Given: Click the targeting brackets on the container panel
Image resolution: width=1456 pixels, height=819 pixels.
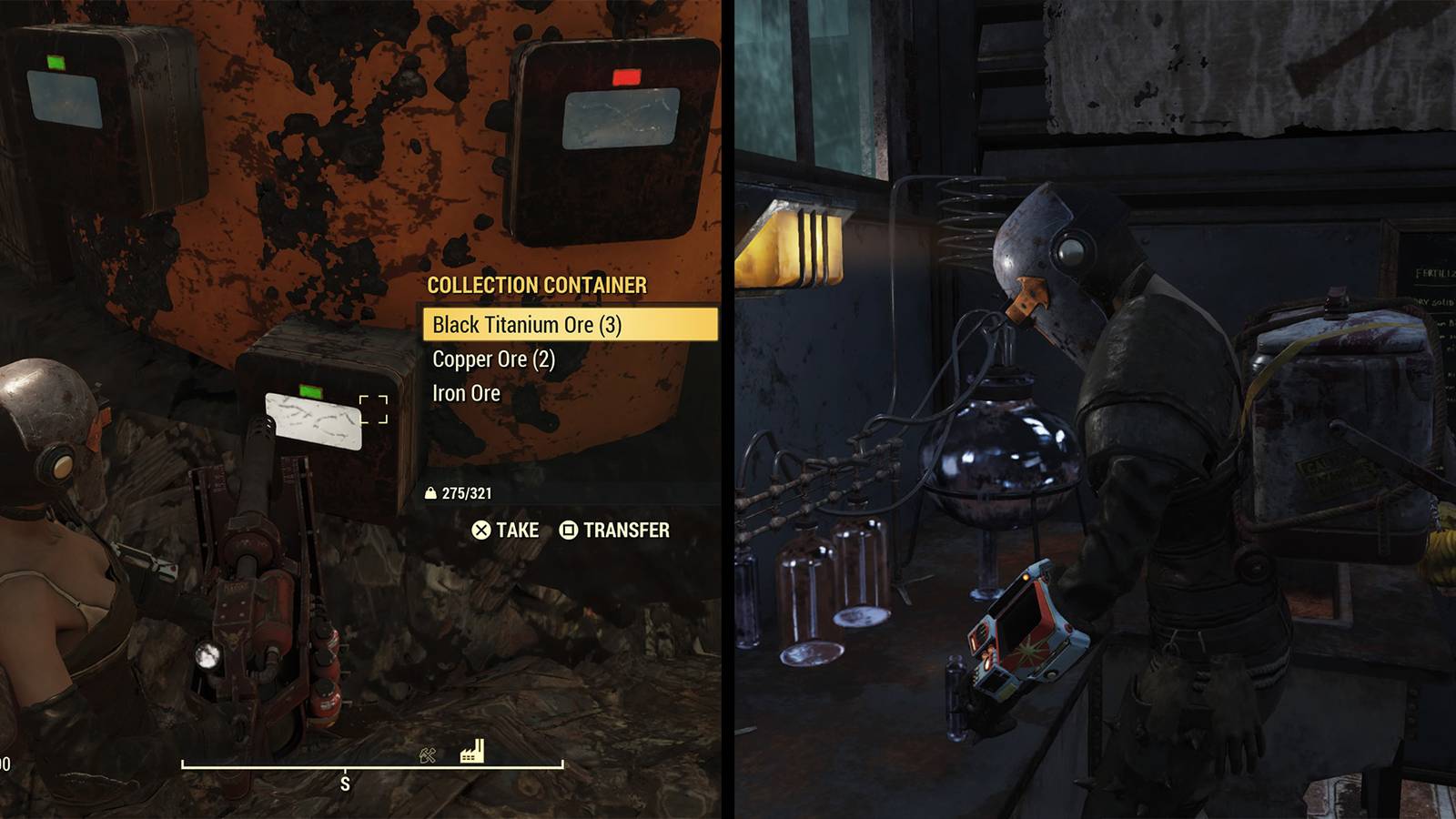Looking at the screenshot, I should click(373, 409).
